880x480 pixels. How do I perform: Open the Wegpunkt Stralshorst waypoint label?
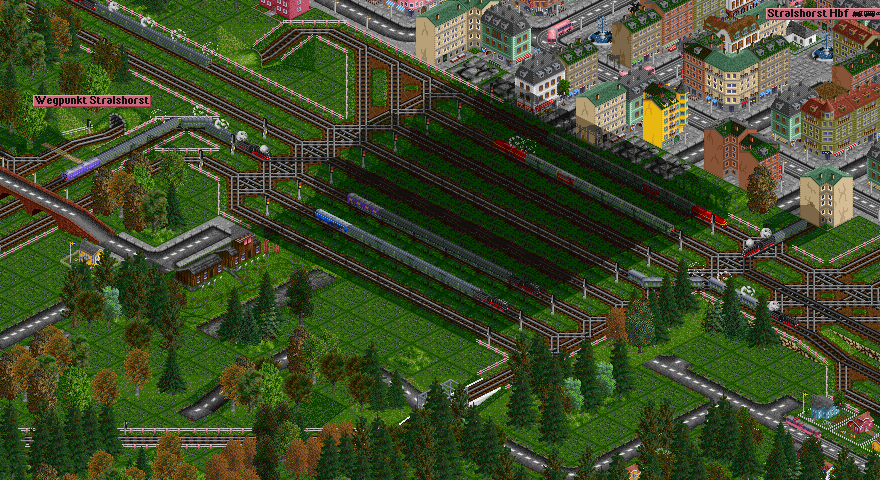tap(92, 101)
